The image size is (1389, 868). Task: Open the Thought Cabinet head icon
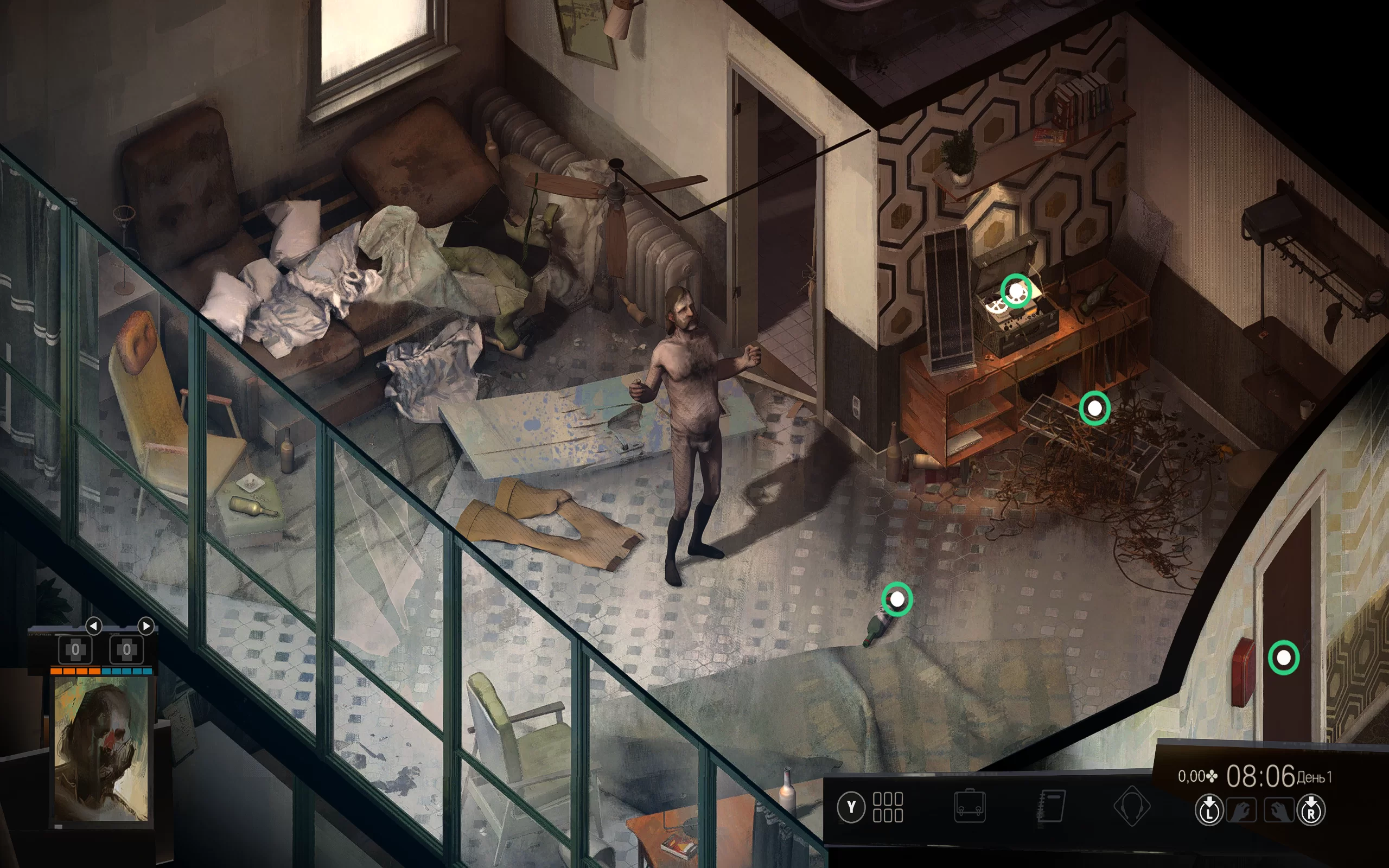(1131, 807)
